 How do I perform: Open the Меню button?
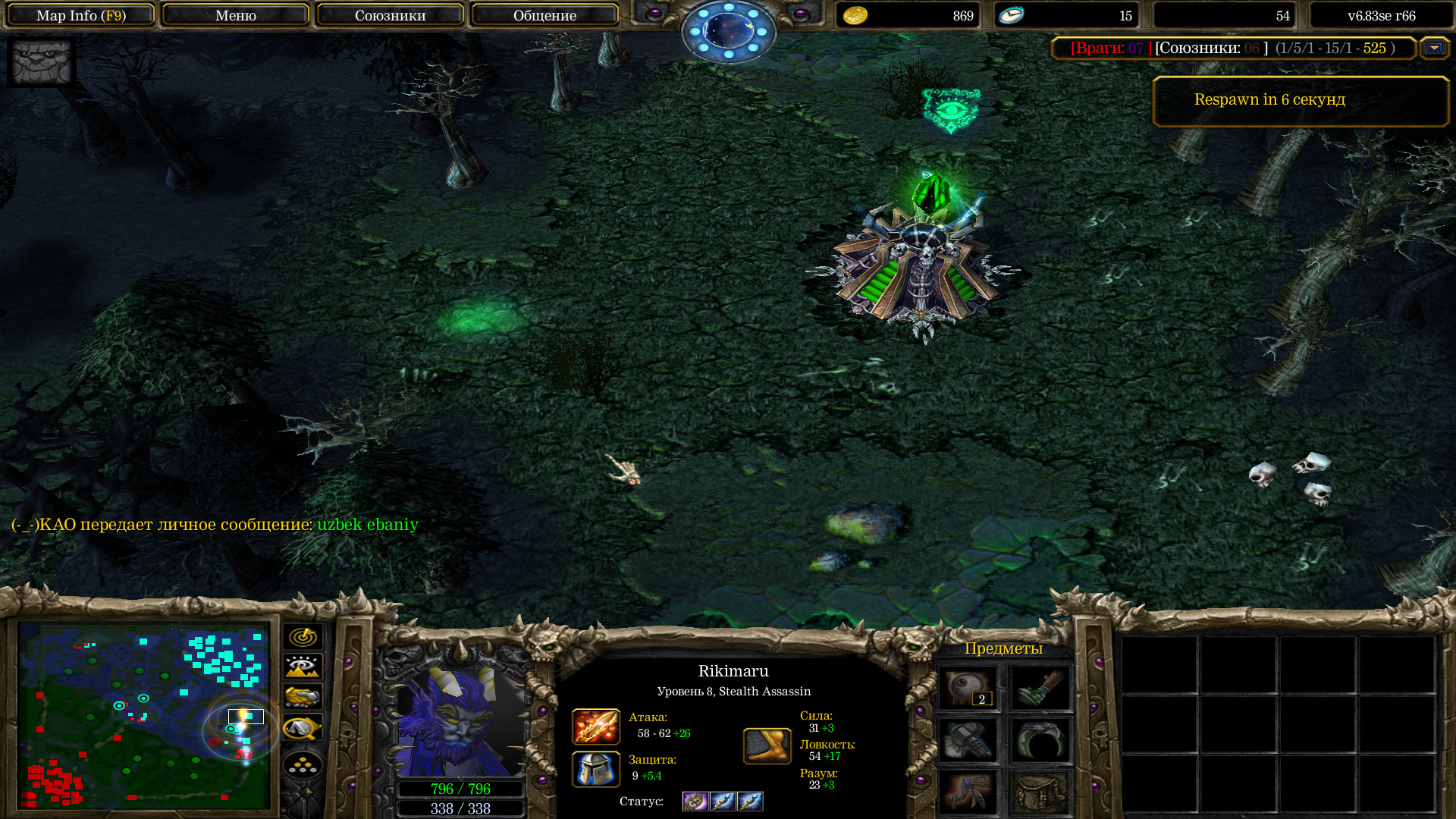tap(235, 15)
